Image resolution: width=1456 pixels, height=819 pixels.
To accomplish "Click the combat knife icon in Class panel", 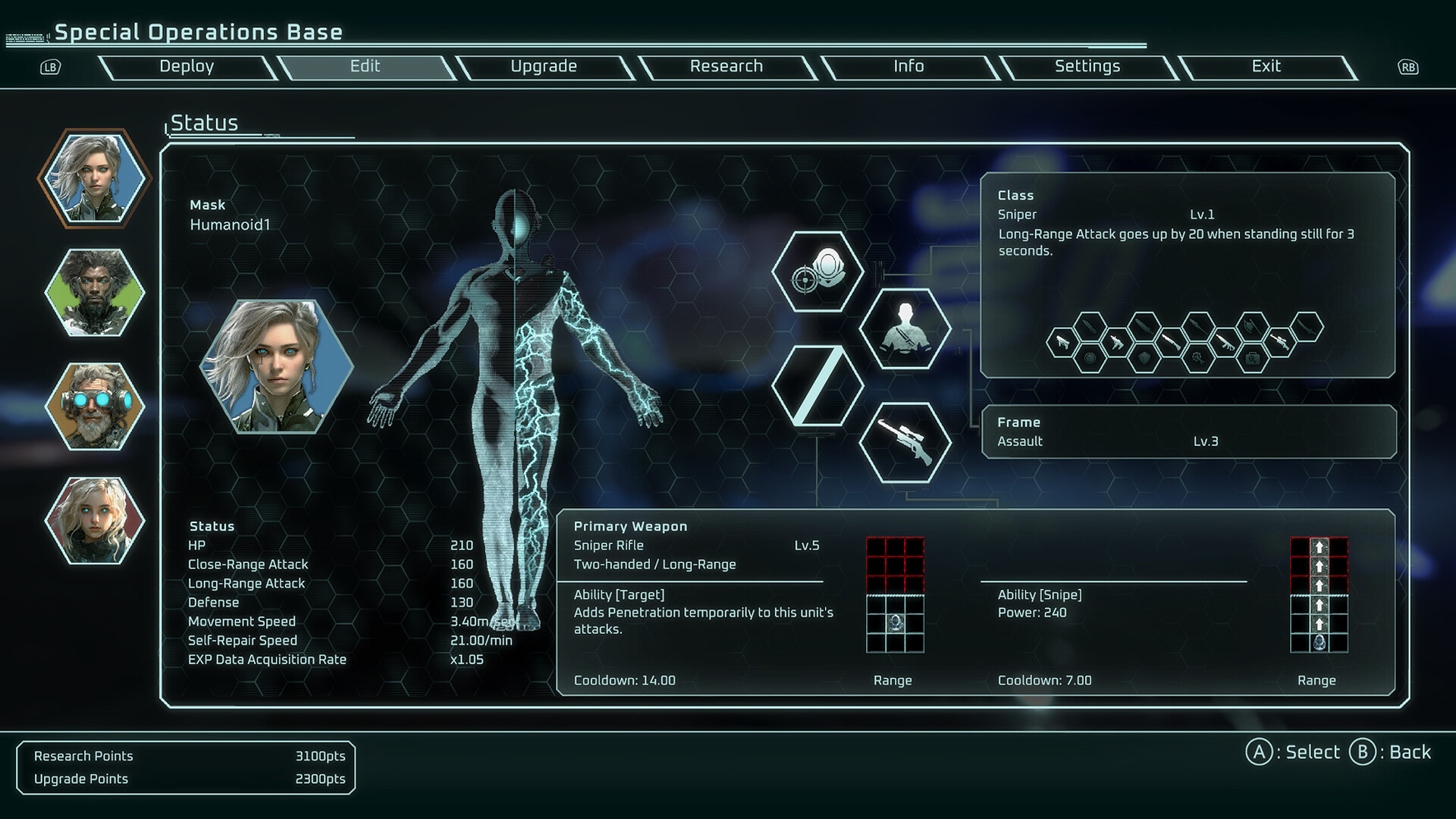I will pos(1090,326).
